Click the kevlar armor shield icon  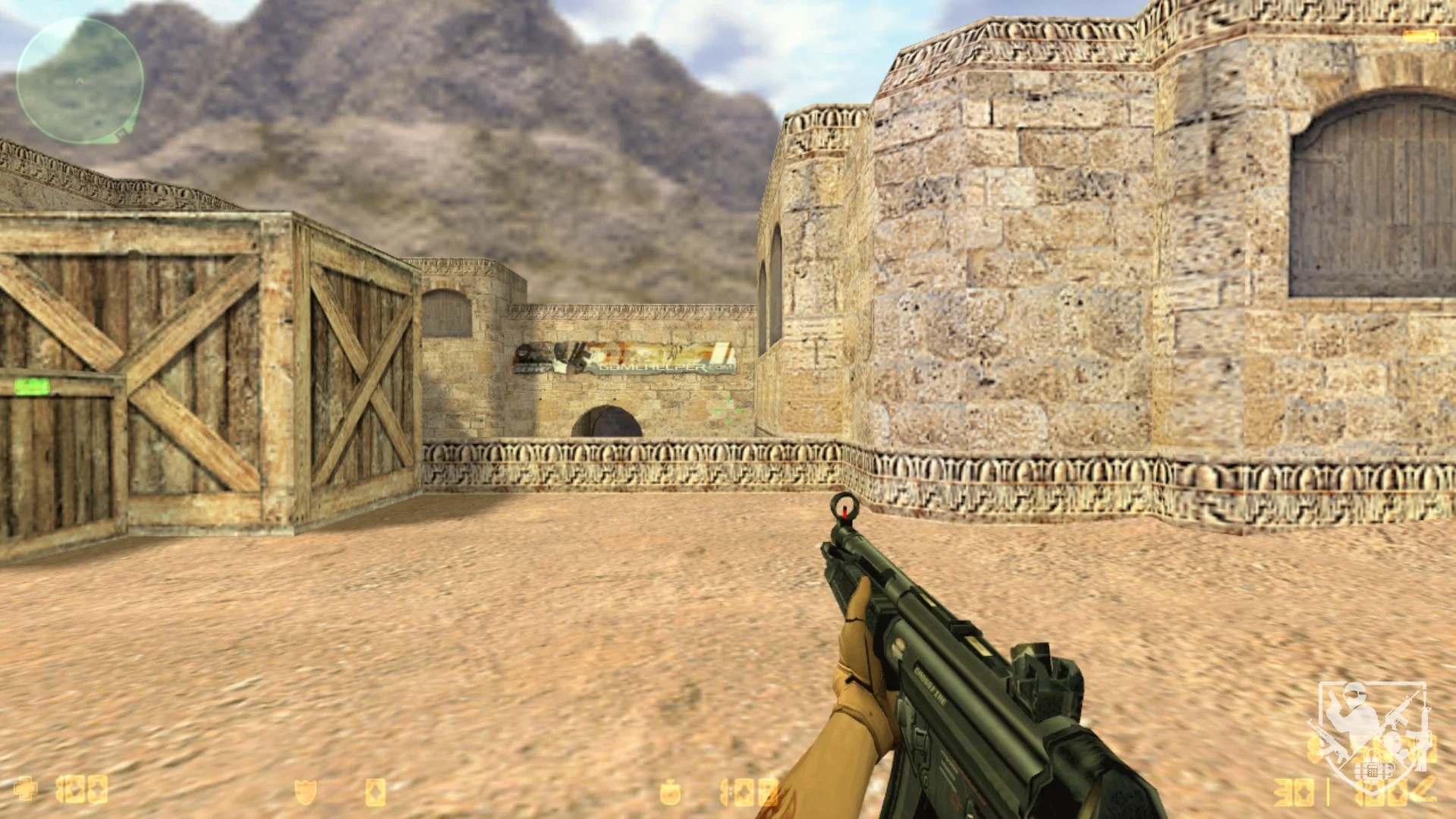click(305, 792)
